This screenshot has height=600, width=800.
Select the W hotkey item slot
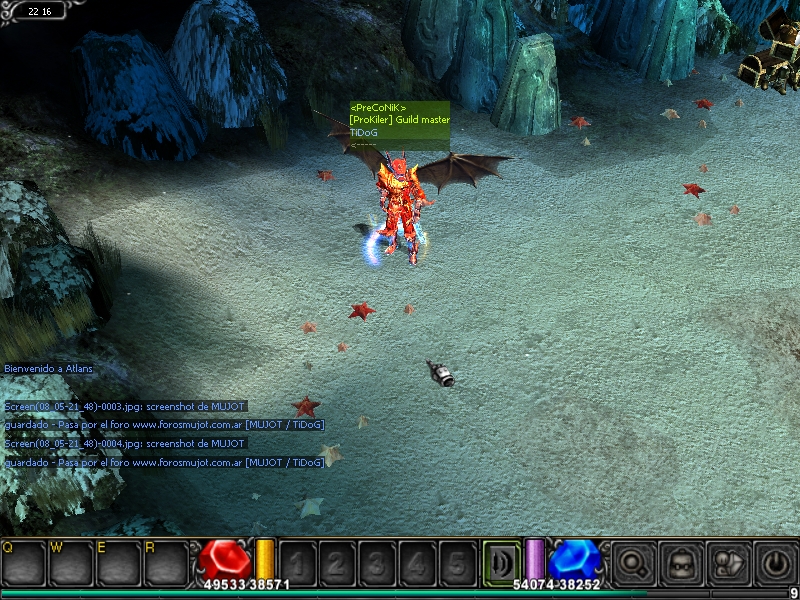tap(71, 563)
